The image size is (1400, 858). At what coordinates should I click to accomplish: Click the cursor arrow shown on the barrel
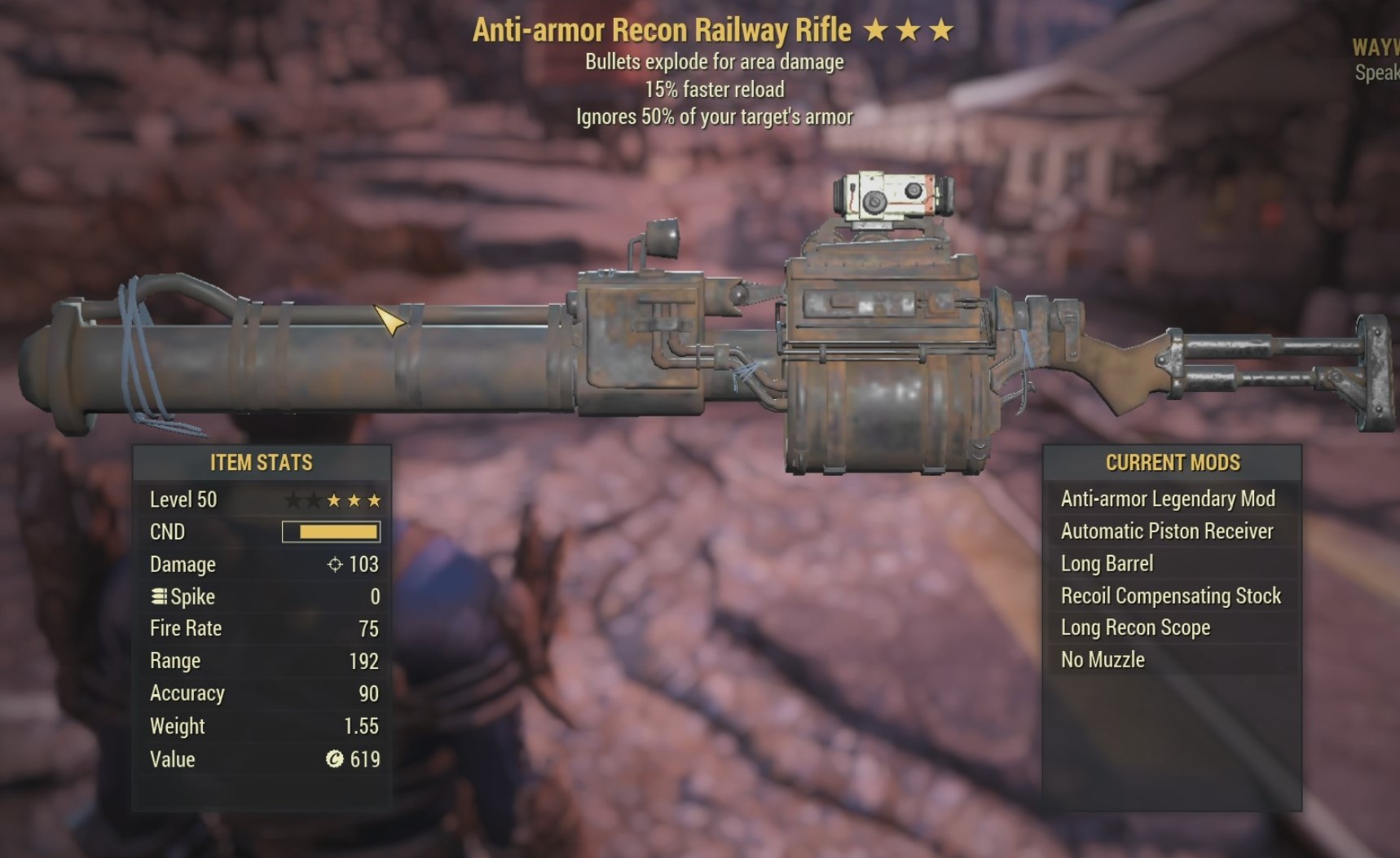pyautogui.click(x=387, y=318)
